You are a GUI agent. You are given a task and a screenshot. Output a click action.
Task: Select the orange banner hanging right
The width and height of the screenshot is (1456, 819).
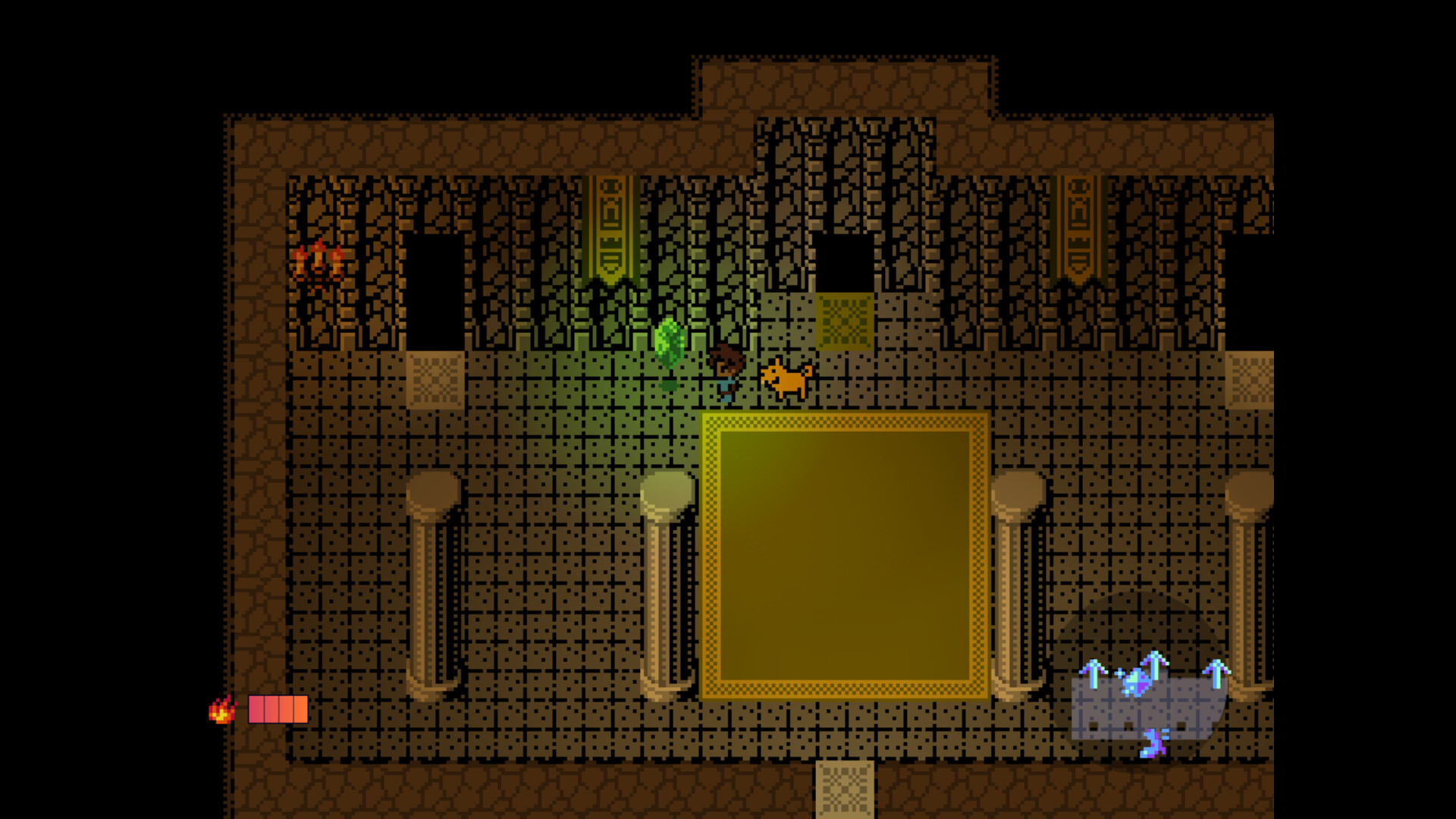(x=1077, y=227)
